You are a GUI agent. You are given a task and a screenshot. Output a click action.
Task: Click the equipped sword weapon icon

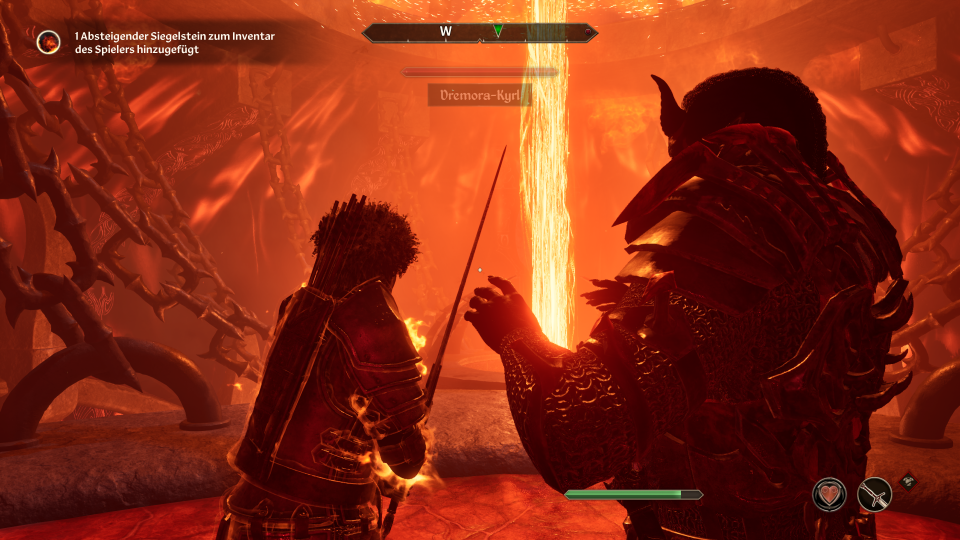(x=875, y=494)
